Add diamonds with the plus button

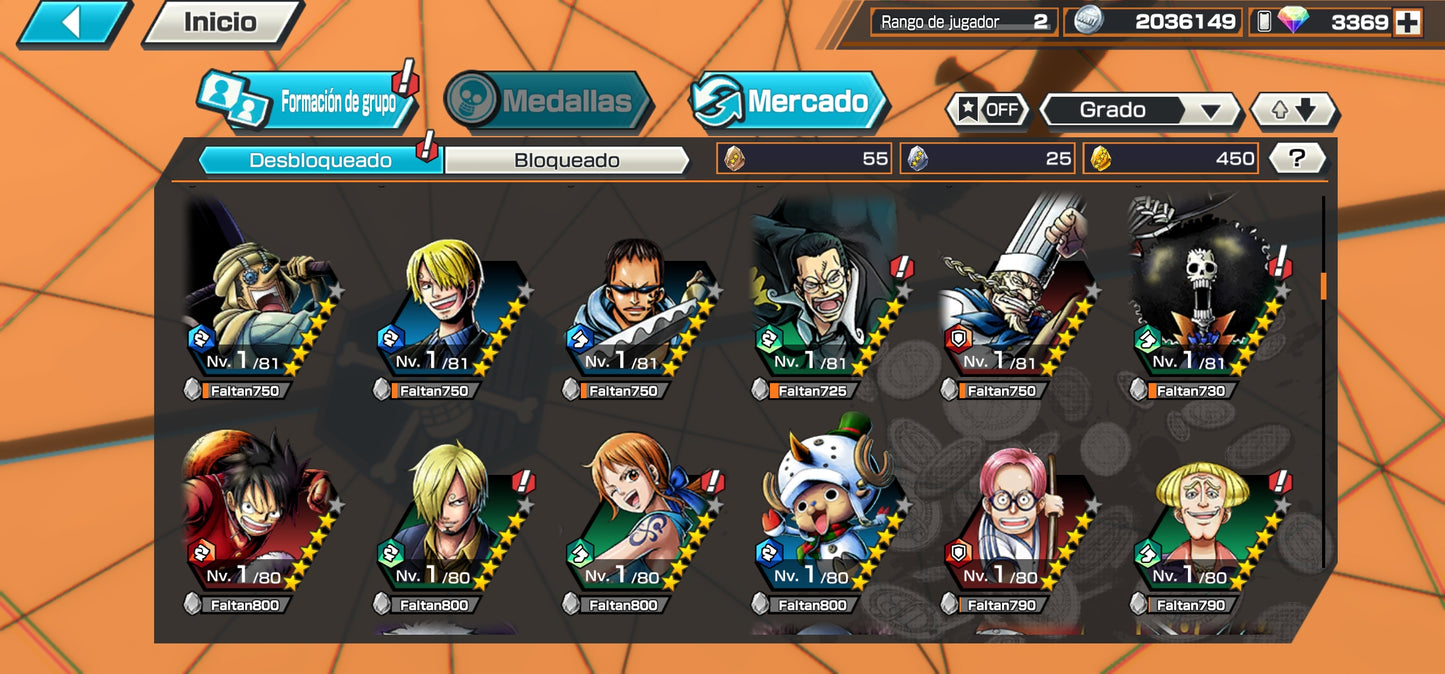[x=1408, y=22]
